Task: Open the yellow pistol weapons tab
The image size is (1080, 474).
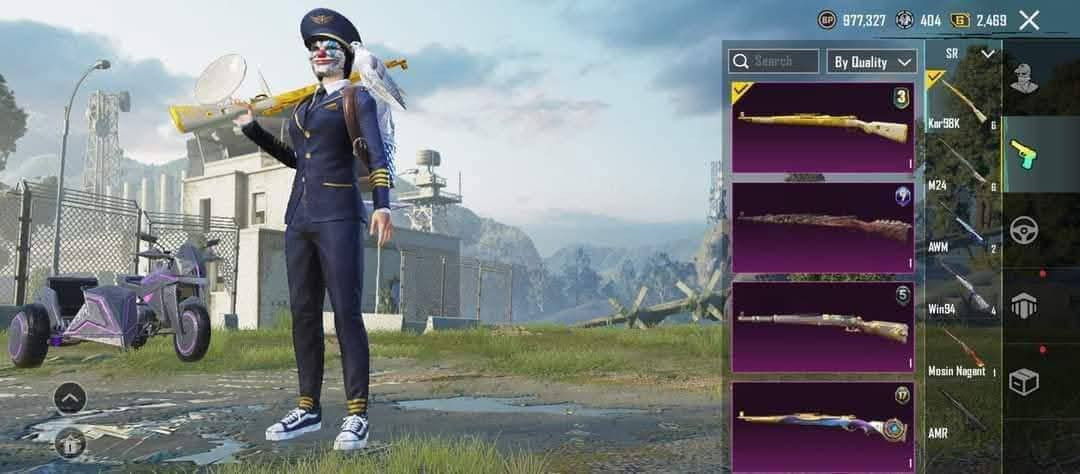Action: 1024,153
